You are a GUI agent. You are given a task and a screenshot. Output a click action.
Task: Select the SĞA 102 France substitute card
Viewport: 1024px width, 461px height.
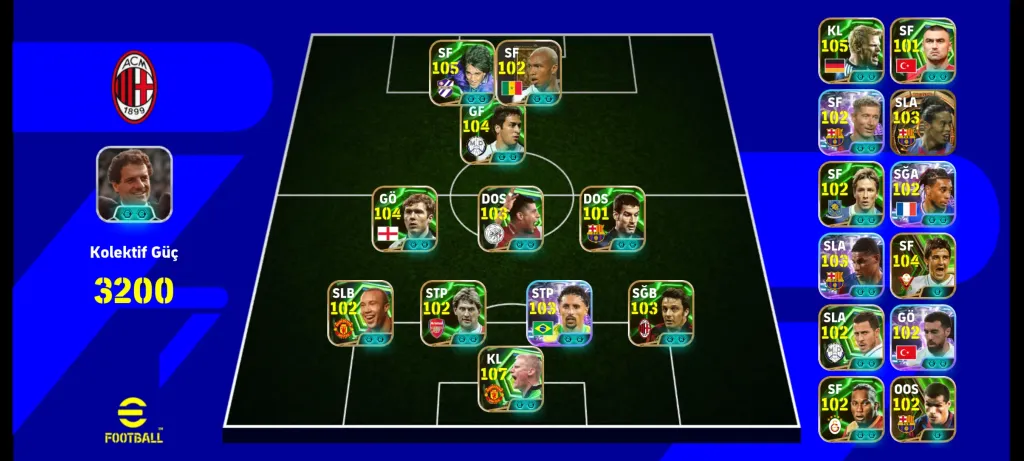(x=923, y=194)
